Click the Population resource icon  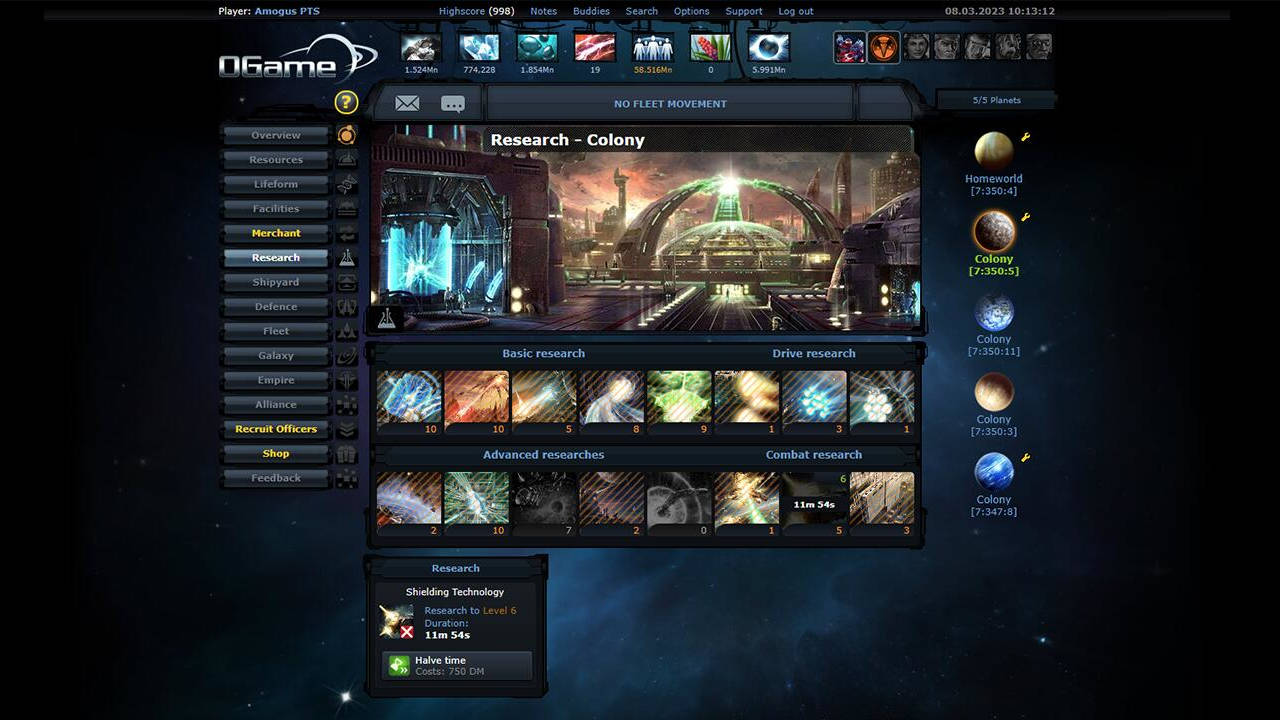point(653,46)
